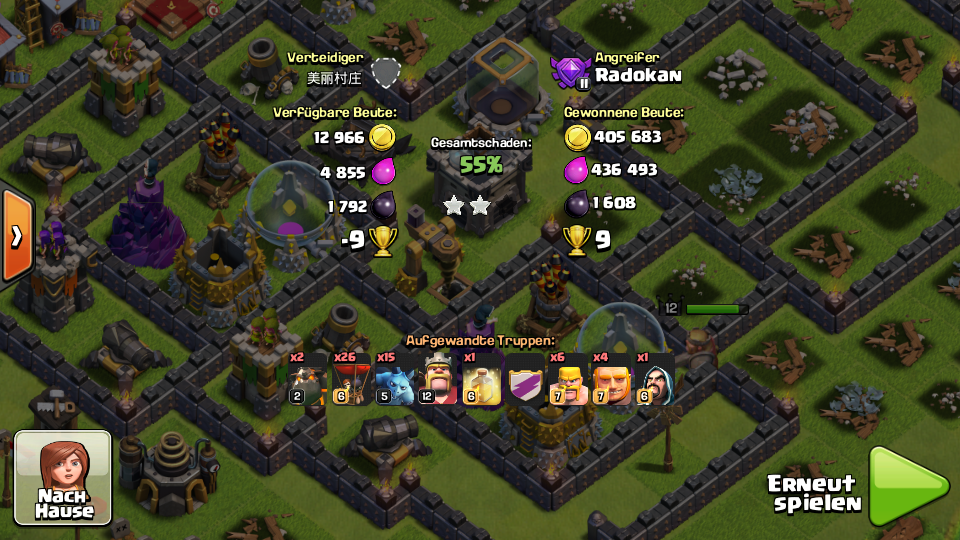This screenshot has width=960, height=540.
Task: Select the purple clan castle shield icon
Action: coord(525,379)
